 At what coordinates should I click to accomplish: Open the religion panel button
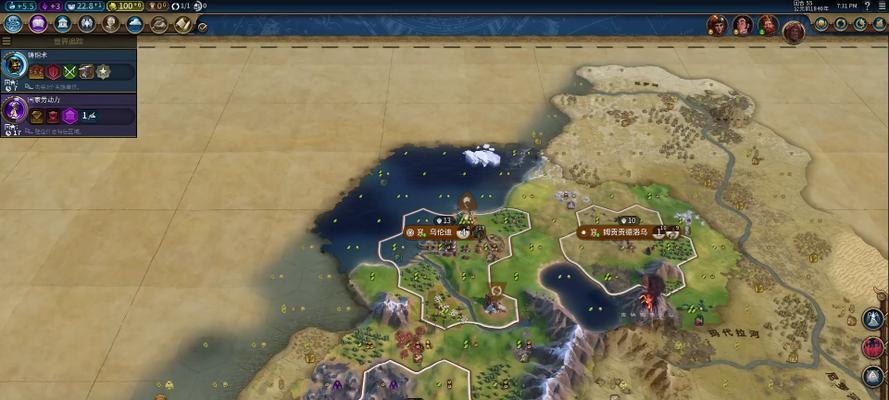(x=87, y=24)
